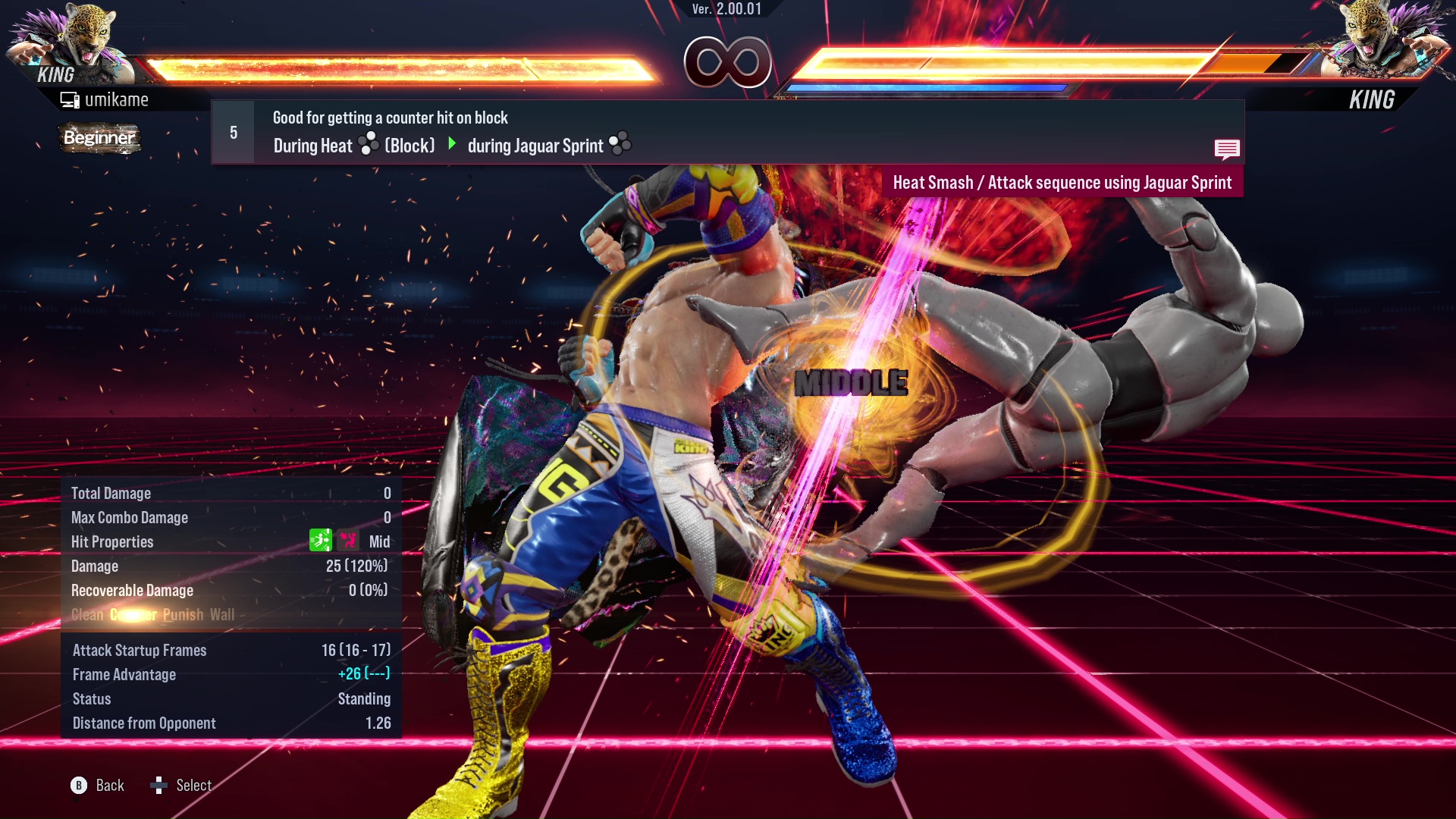Click the Frame Advantage +26 value
1456x819 pixels.
tap(365, 674)
